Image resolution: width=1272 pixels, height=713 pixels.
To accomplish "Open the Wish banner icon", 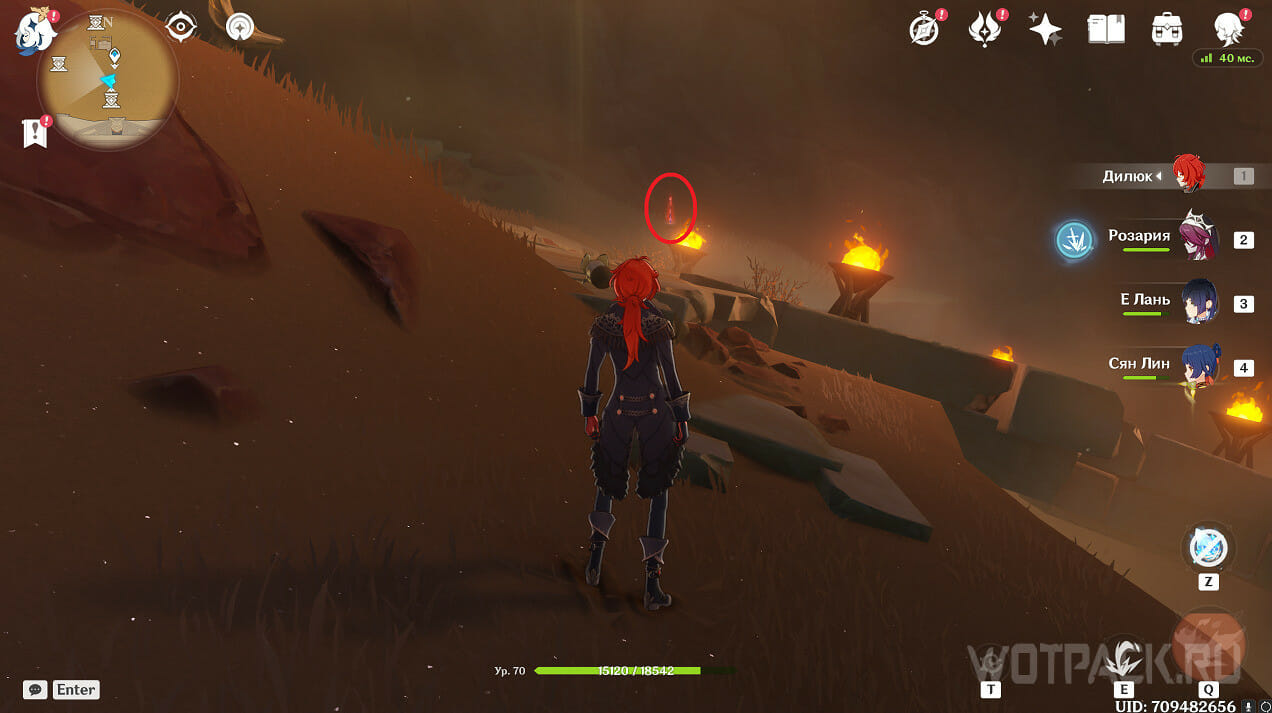I will (x=985, y=29).
